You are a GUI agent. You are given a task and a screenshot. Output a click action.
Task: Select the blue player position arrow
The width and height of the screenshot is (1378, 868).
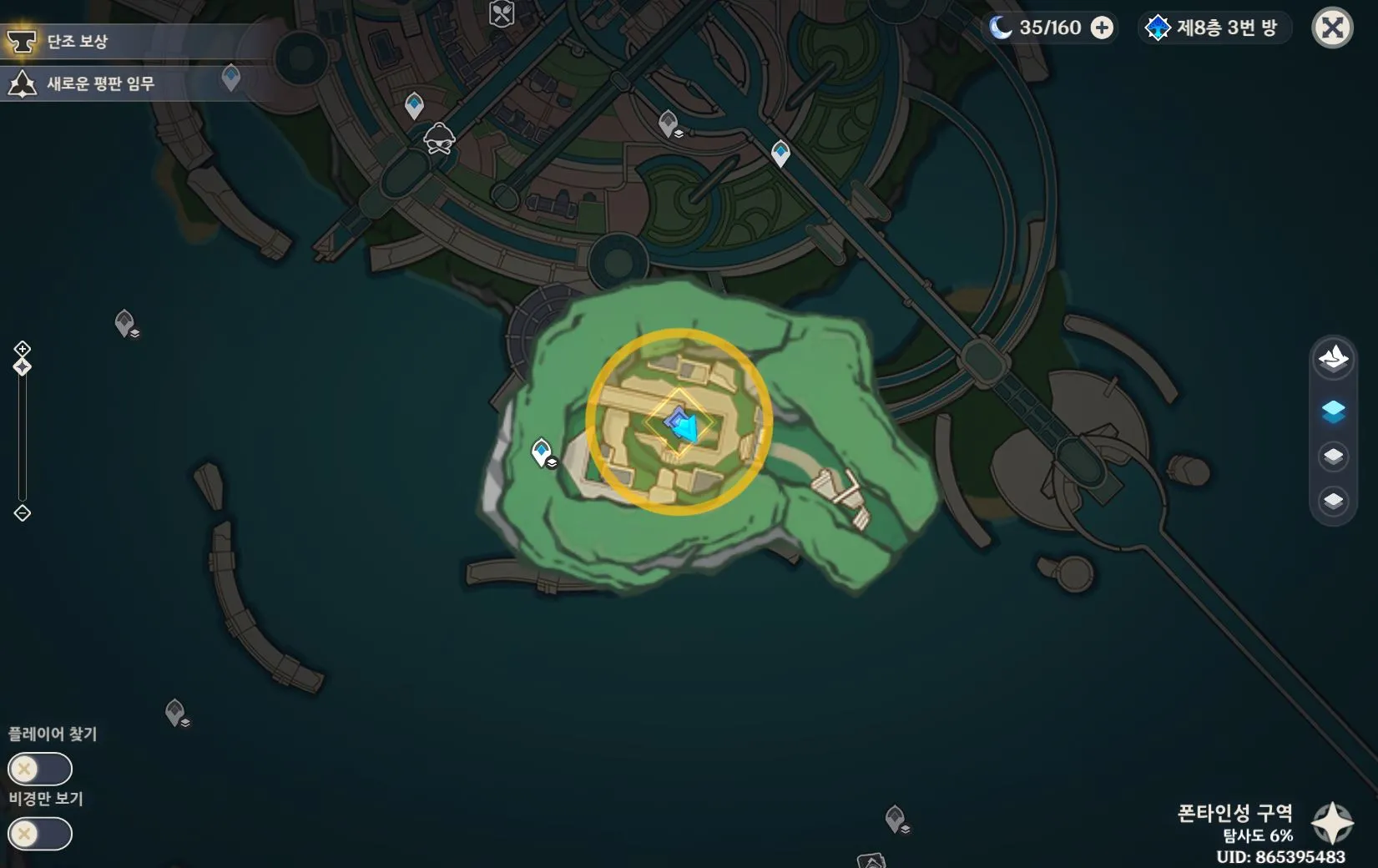[x=684, y=426]
